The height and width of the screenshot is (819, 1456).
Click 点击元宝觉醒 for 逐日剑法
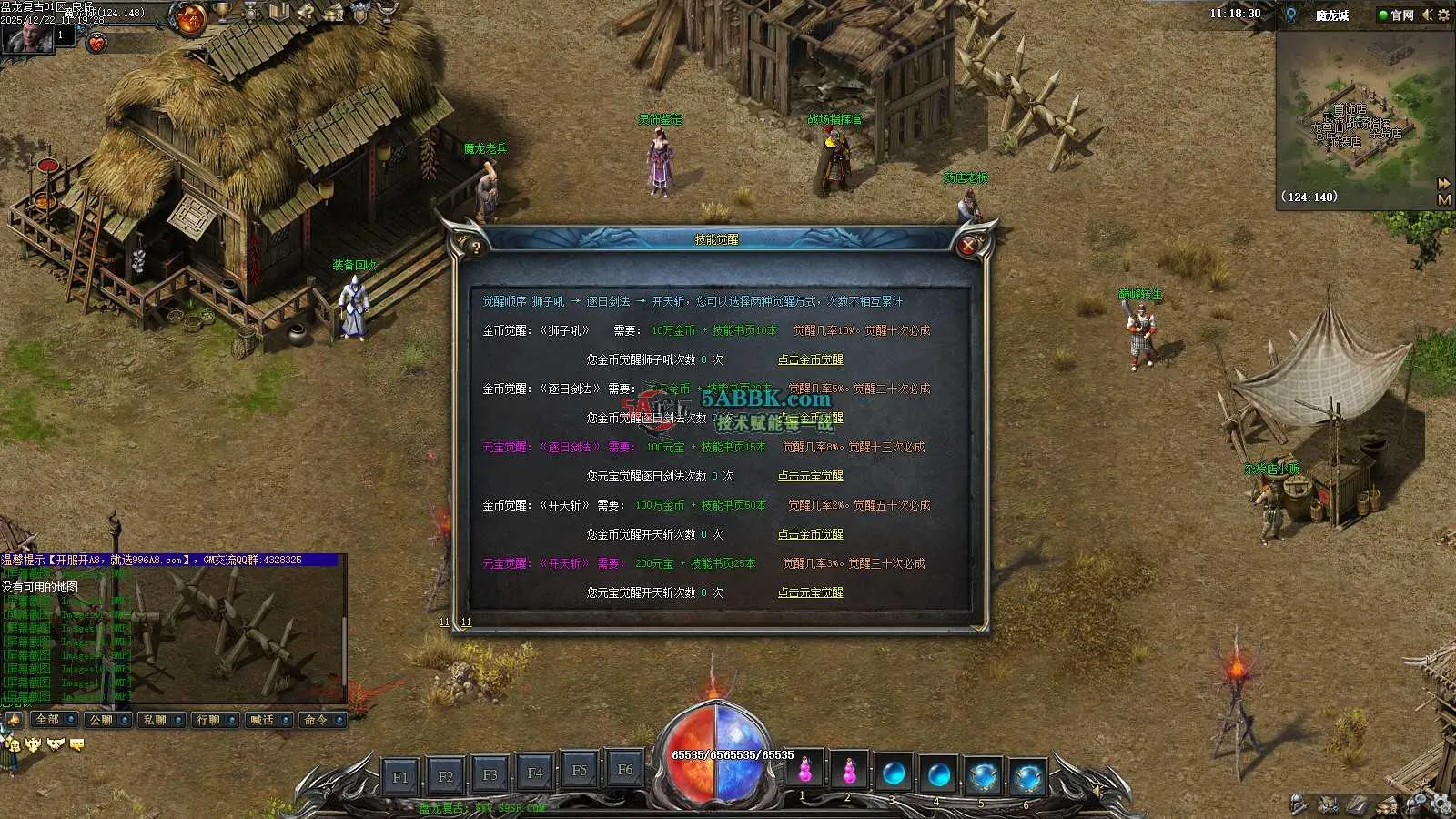pos(810,476)
